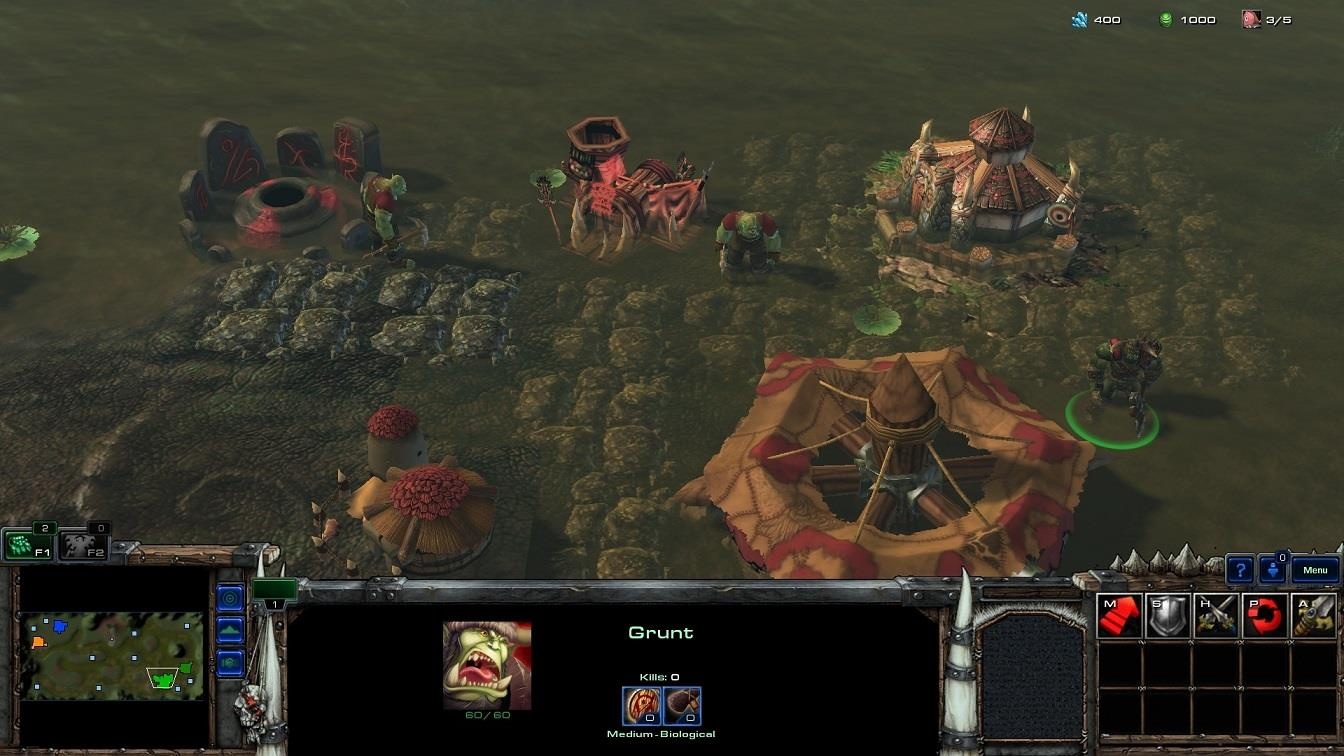The image size is (1344, 756).
Task: Open the game Menu
Action: [x=1317, y=568]
